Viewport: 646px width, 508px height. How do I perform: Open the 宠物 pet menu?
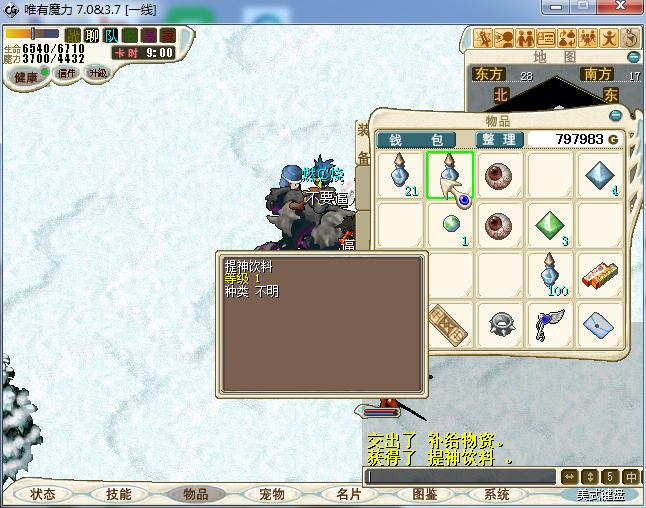(271, 494)
